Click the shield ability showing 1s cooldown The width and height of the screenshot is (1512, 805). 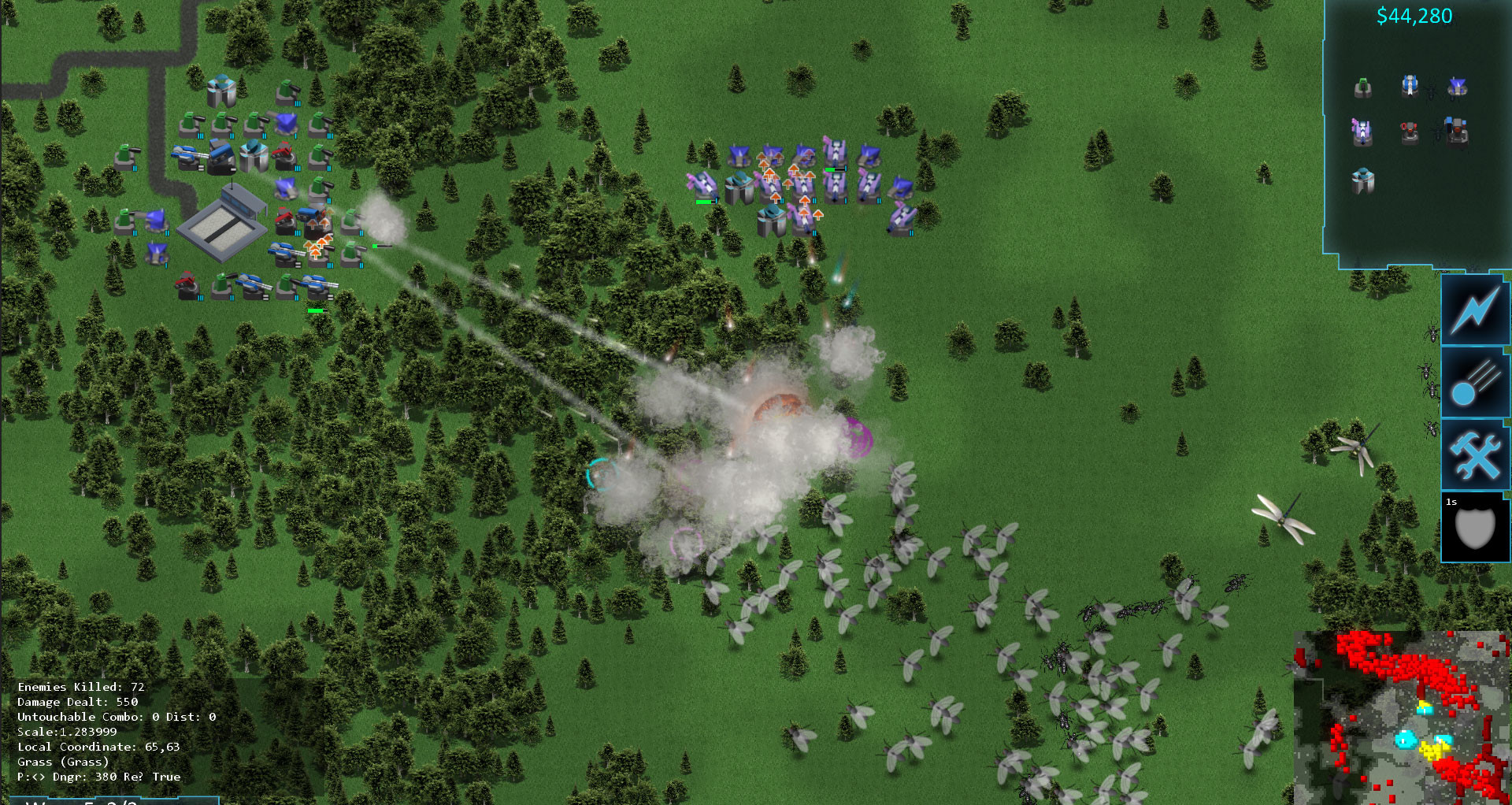tap(1474, 526)
